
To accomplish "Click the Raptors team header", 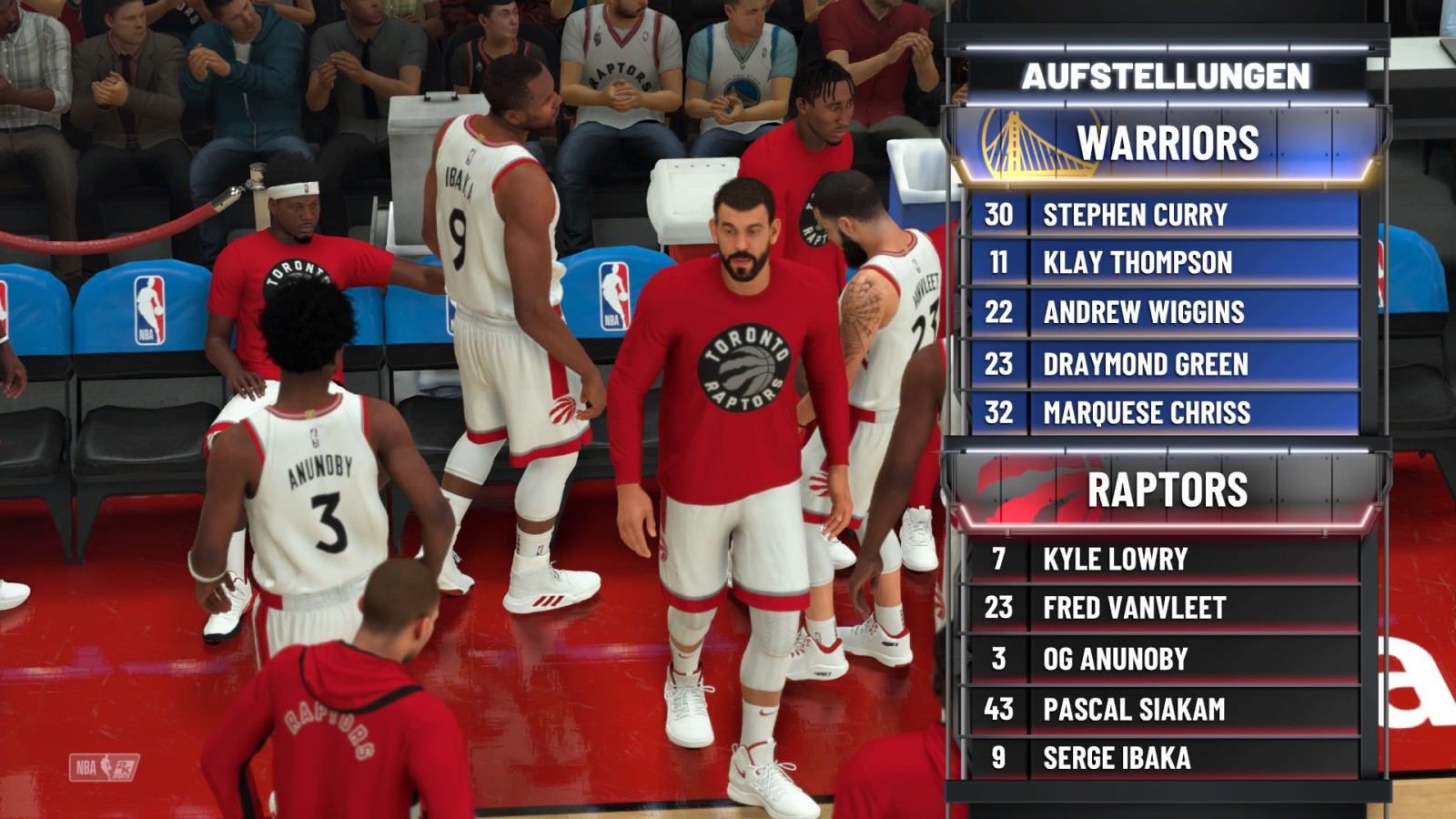I will [1167, 490].
